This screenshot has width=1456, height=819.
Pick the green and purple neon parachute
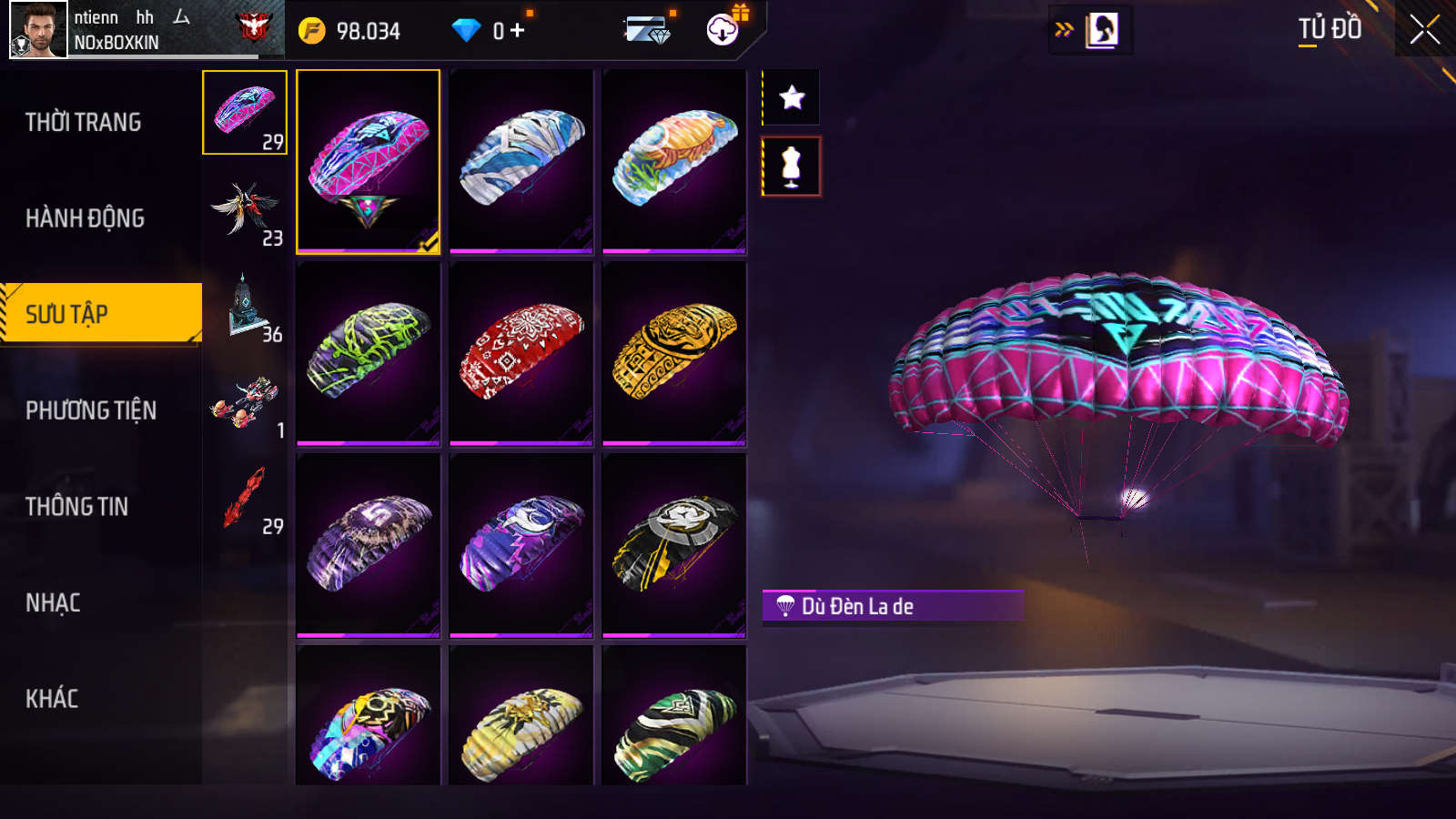[x=369, y=353]
